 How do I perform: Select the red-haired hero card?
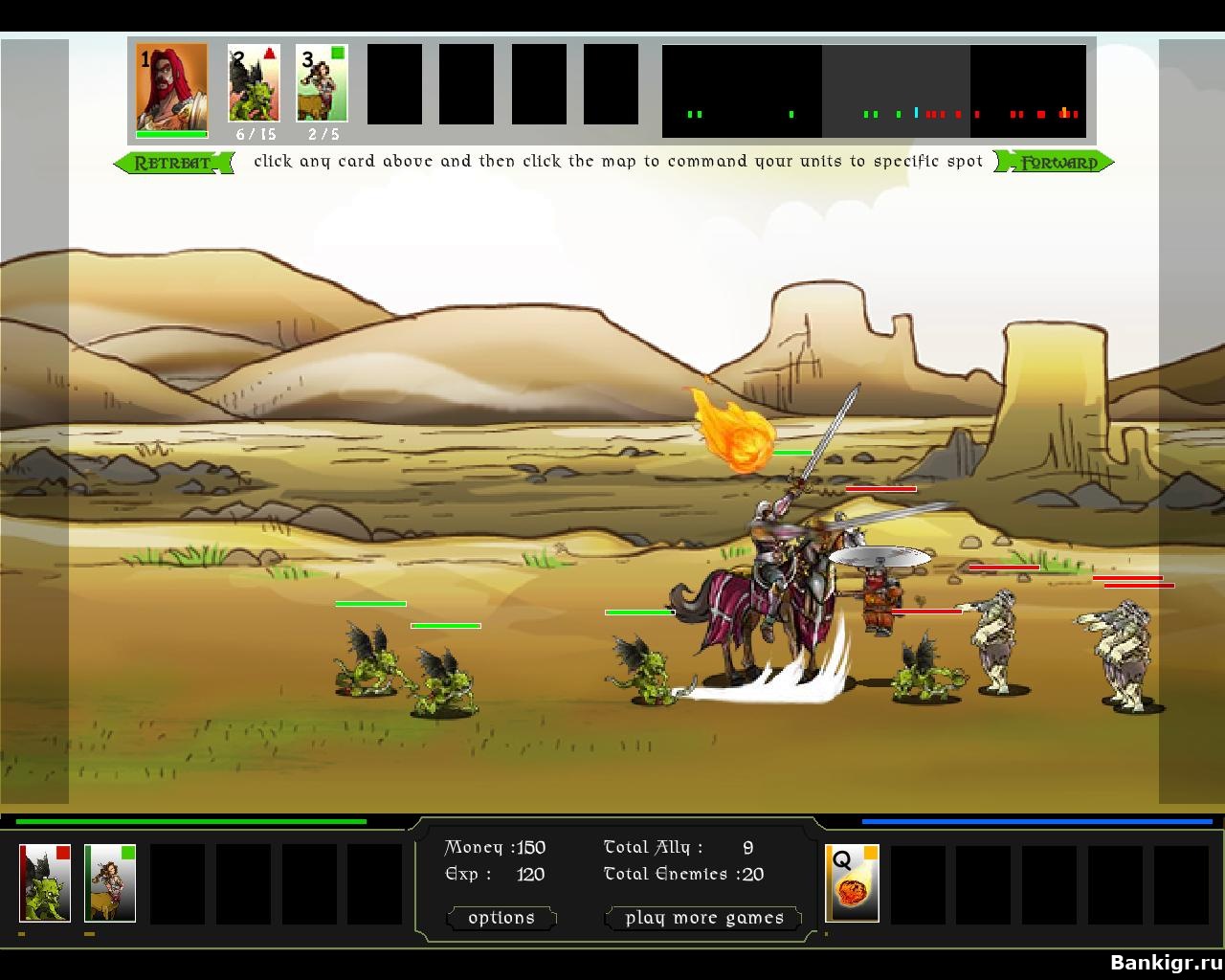(171, 86)
